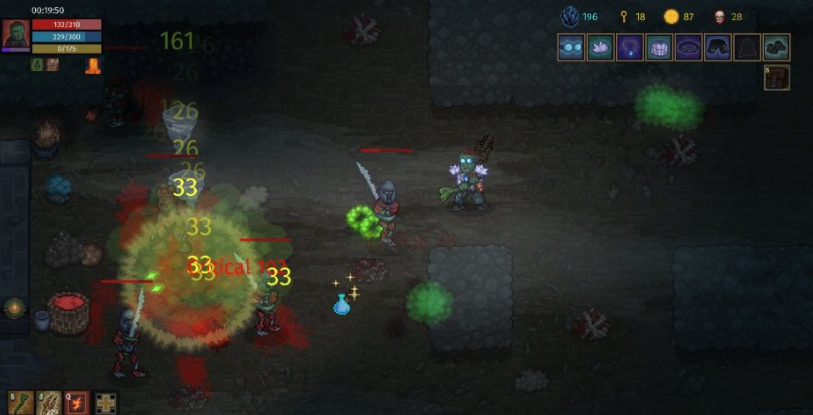Select the bone-tipped staff weapon slot
Image resolution: width=813 pixels, height=415 pixels.
(x=48, y=402)
